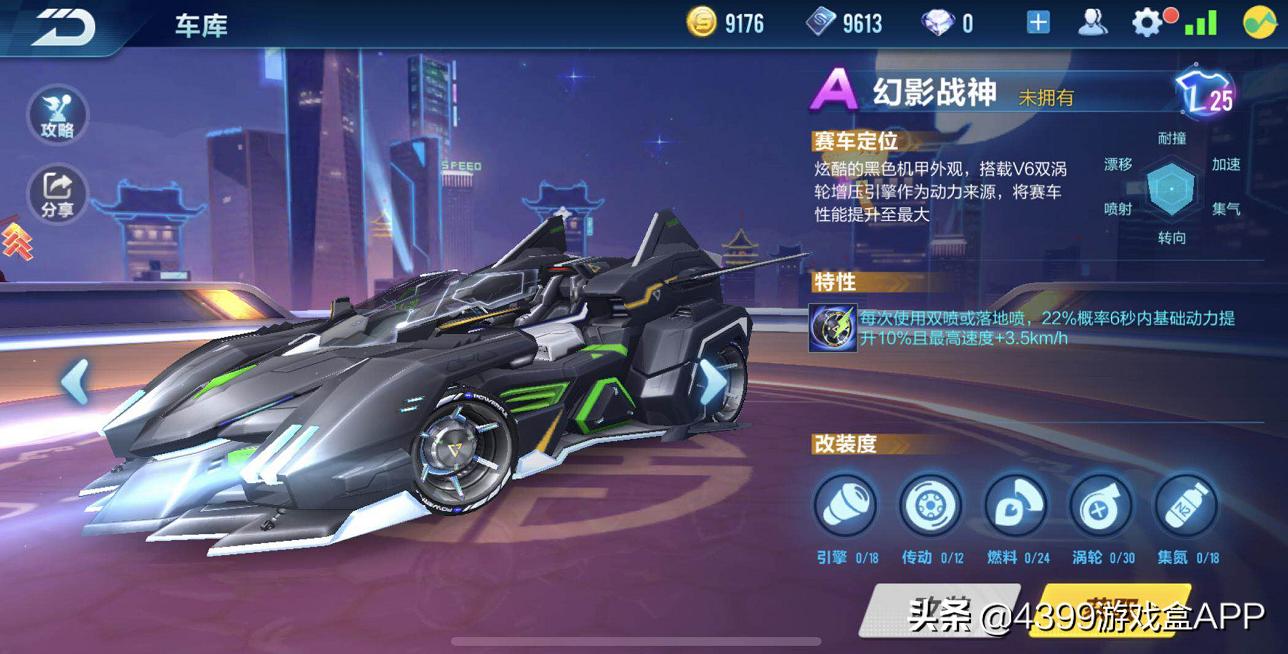Open the gear settings menu
The height and width of the screenshot is (654, 1288).
(x=1147, y=23)
